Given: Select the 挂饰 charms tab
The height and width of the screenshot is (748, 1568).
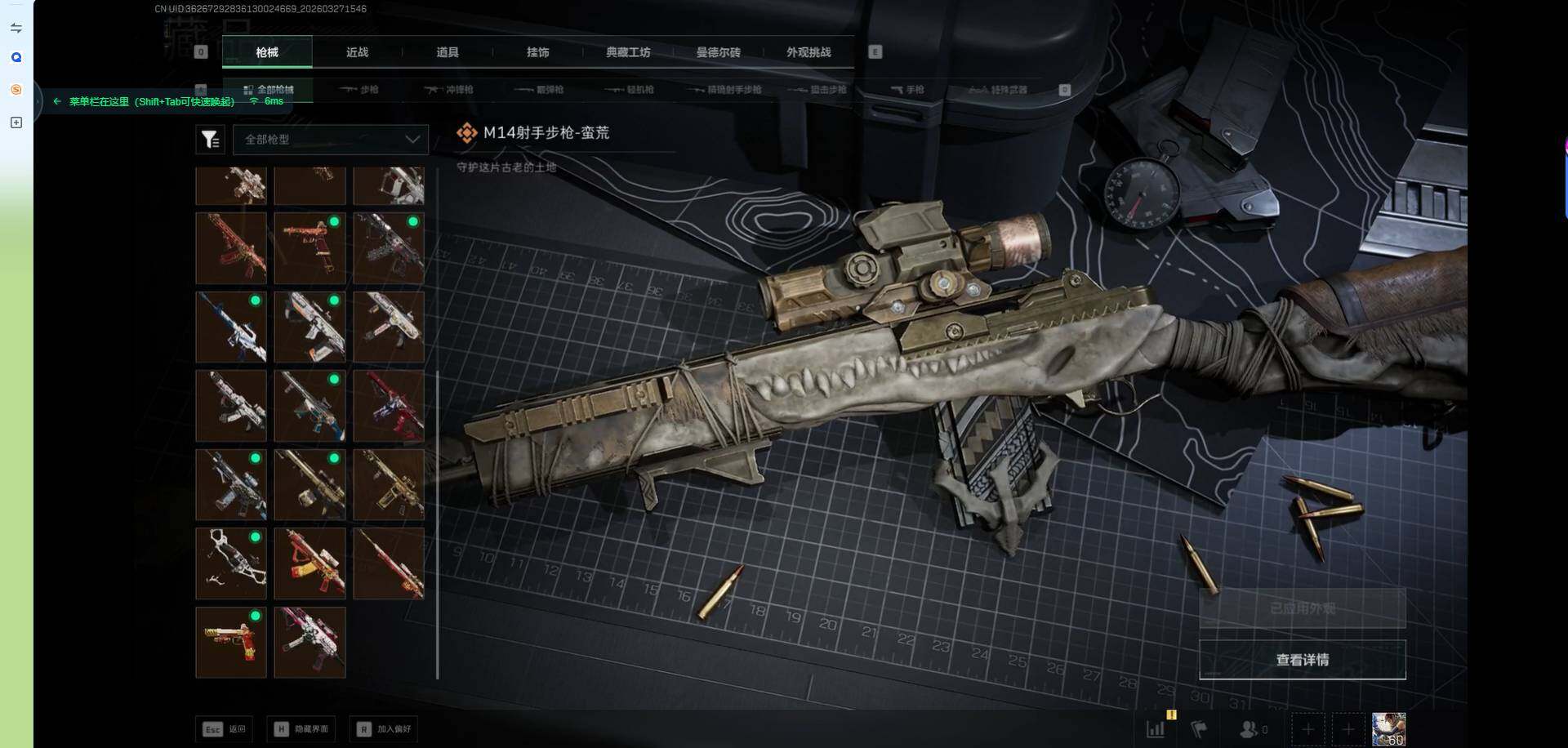Looking at the screenshot, I should tap(537, 52).
